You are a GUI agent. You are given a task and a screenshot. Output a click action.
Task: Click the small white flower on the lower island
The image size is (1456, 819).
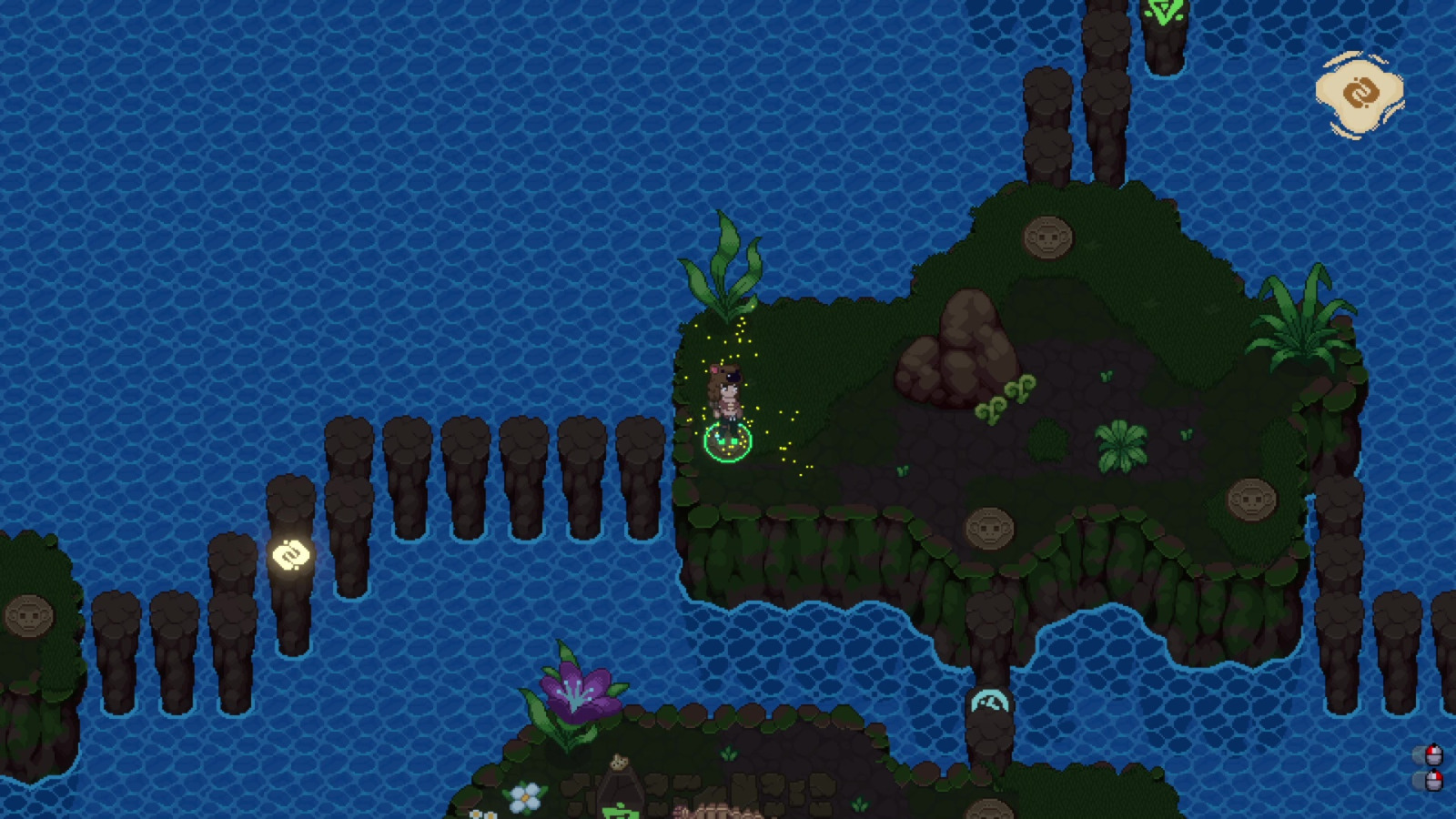click(x=525, y=799)
